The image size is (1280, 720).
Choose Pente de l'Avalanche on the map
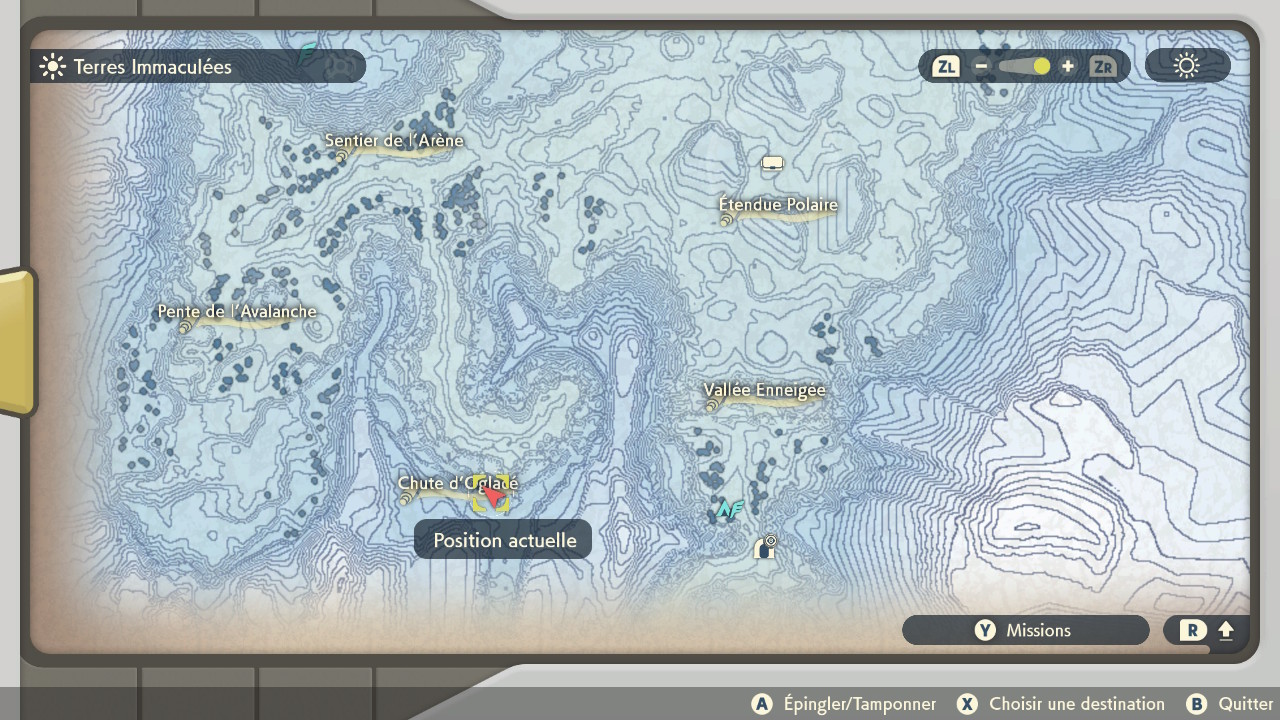pos(237,313)
